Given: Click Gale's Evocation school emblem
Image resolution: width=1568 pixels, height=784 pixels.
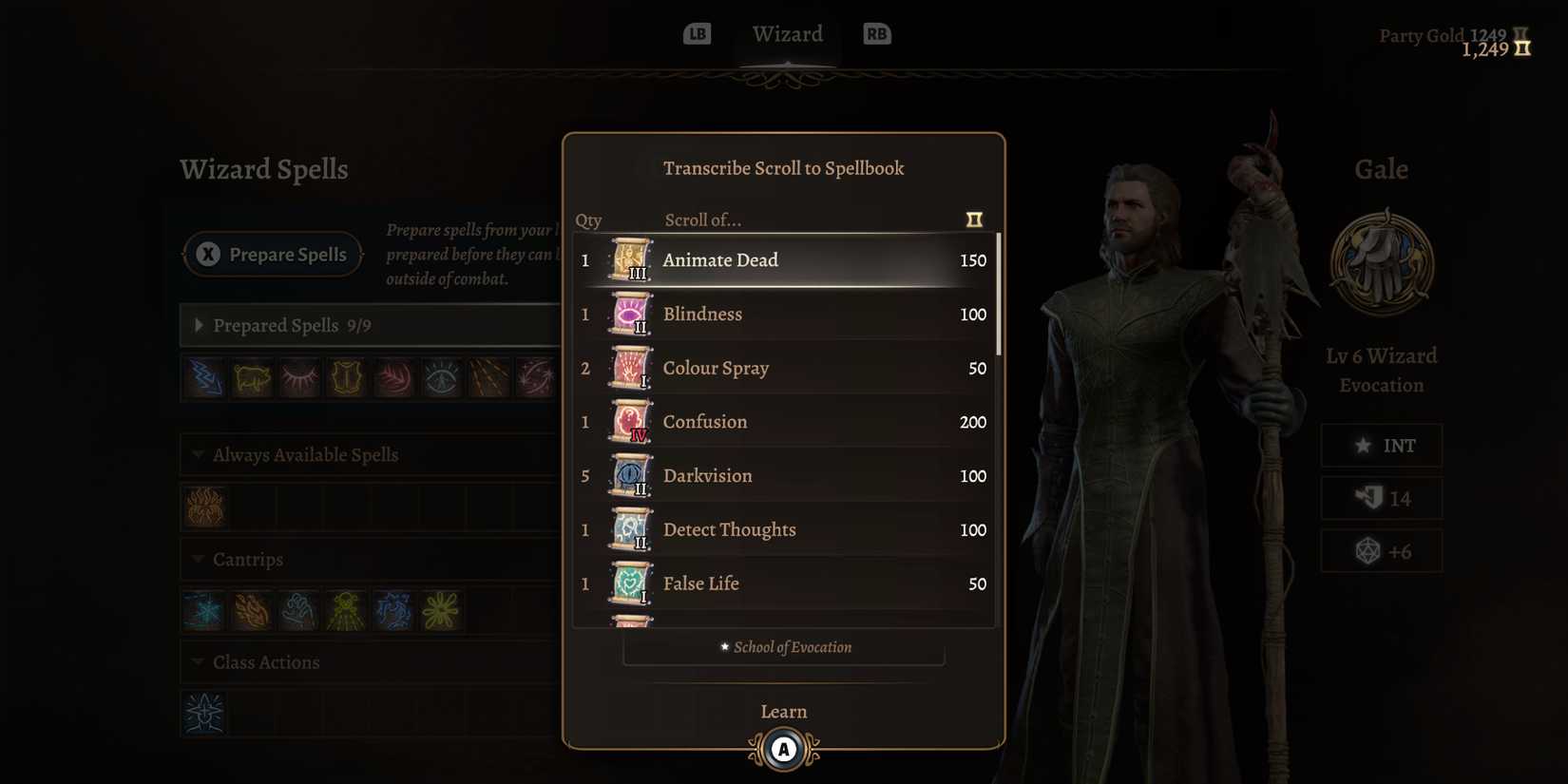Looking at the screenshot, I should point(1382,263).
